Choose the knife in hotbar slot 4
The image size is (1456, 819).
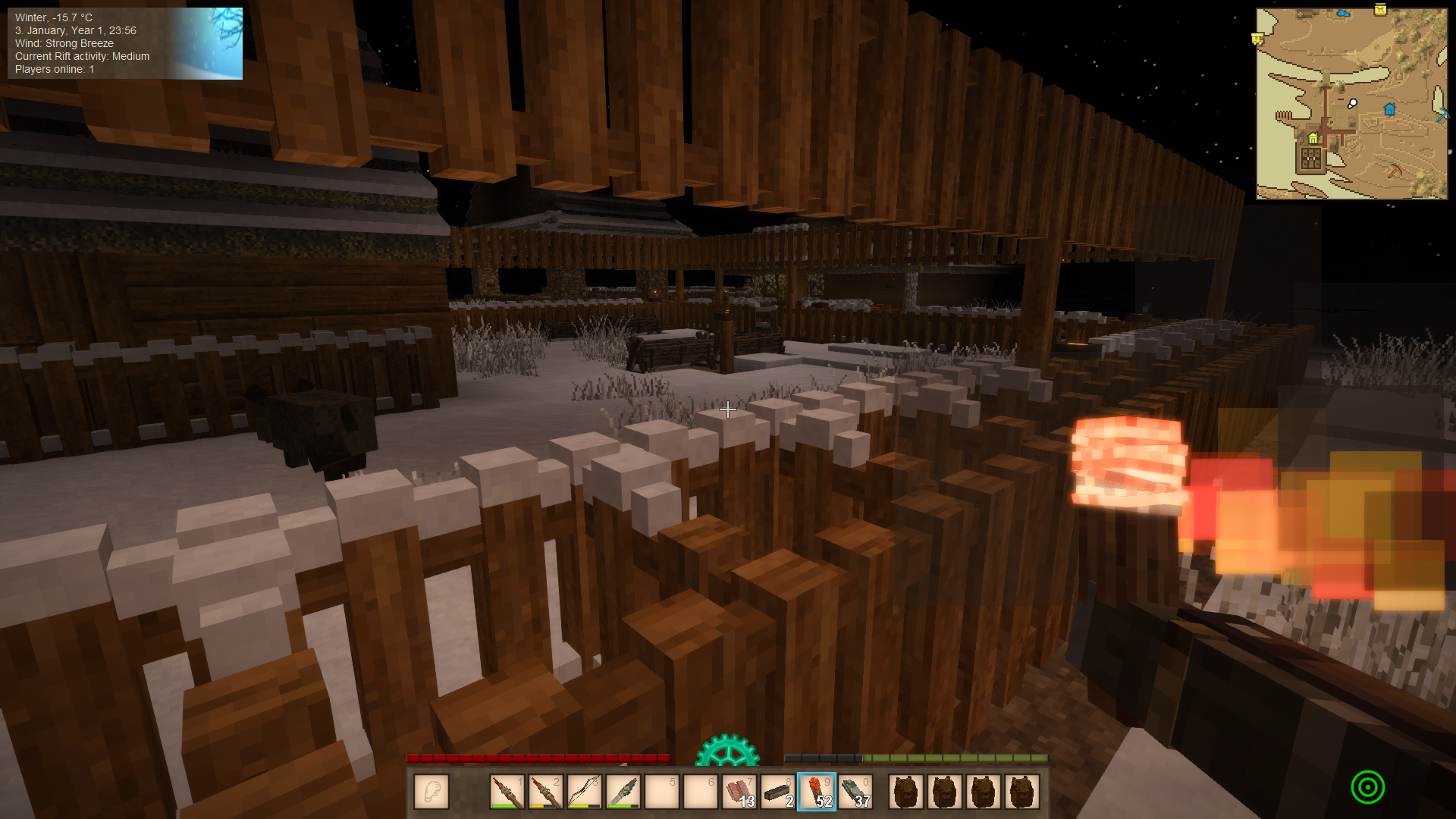(623, 792)
